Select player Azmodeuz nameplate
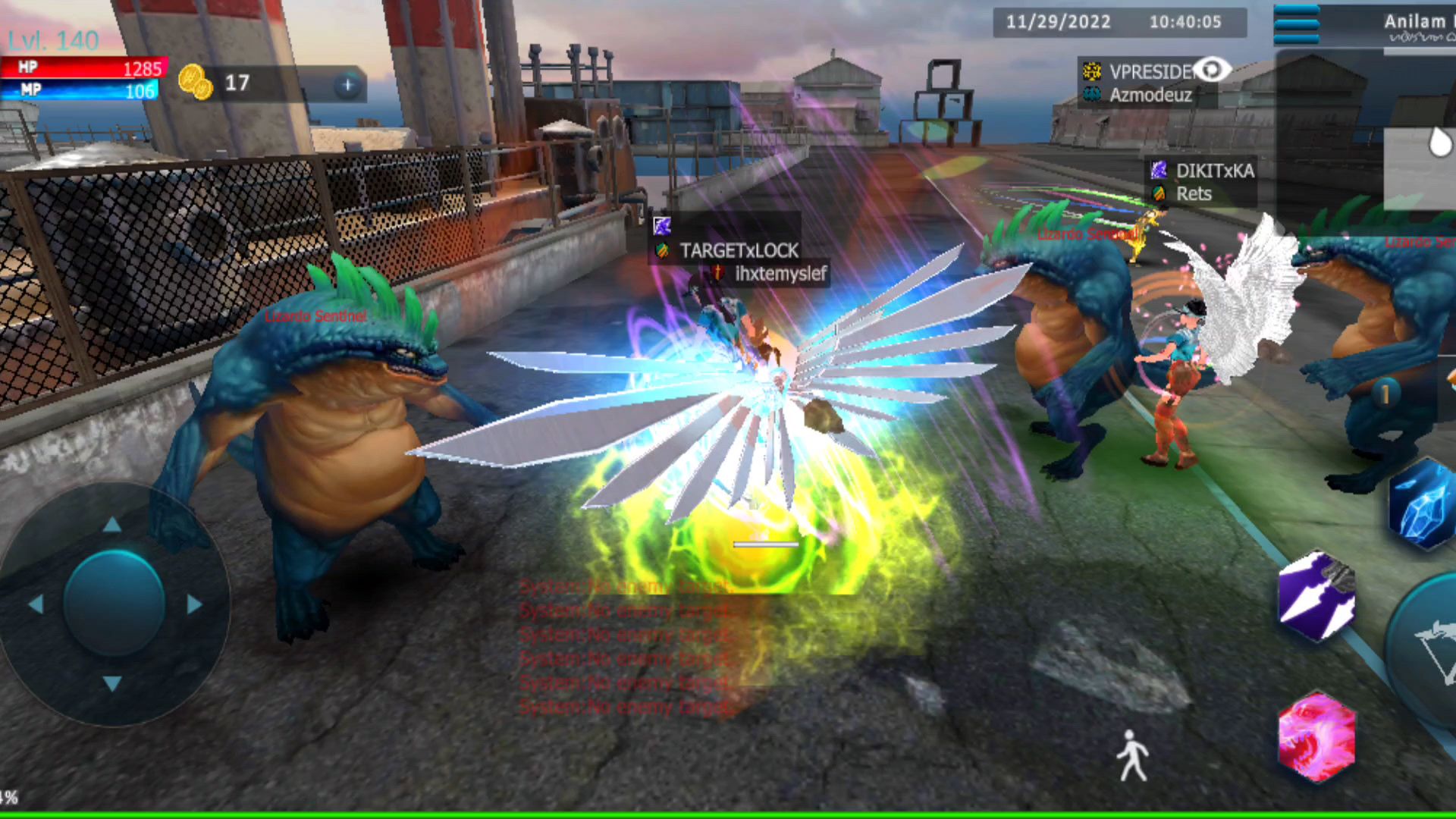 tap(1150, 95)
